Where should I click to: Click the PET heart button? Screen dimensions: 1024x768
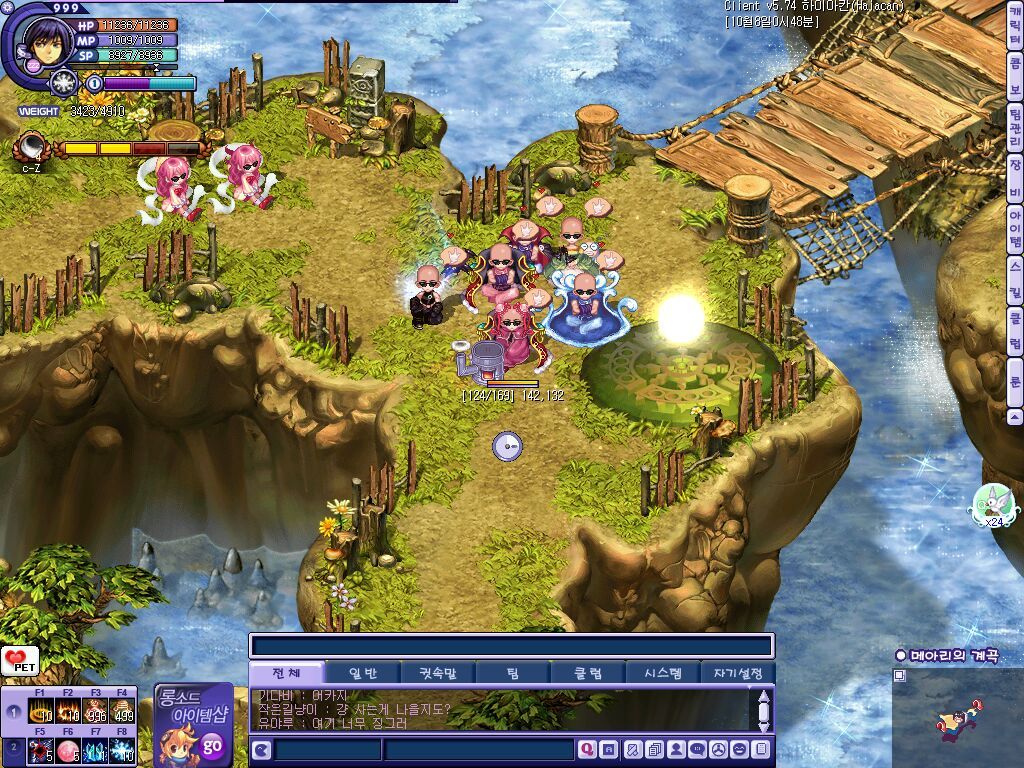(x=20, y=660)
